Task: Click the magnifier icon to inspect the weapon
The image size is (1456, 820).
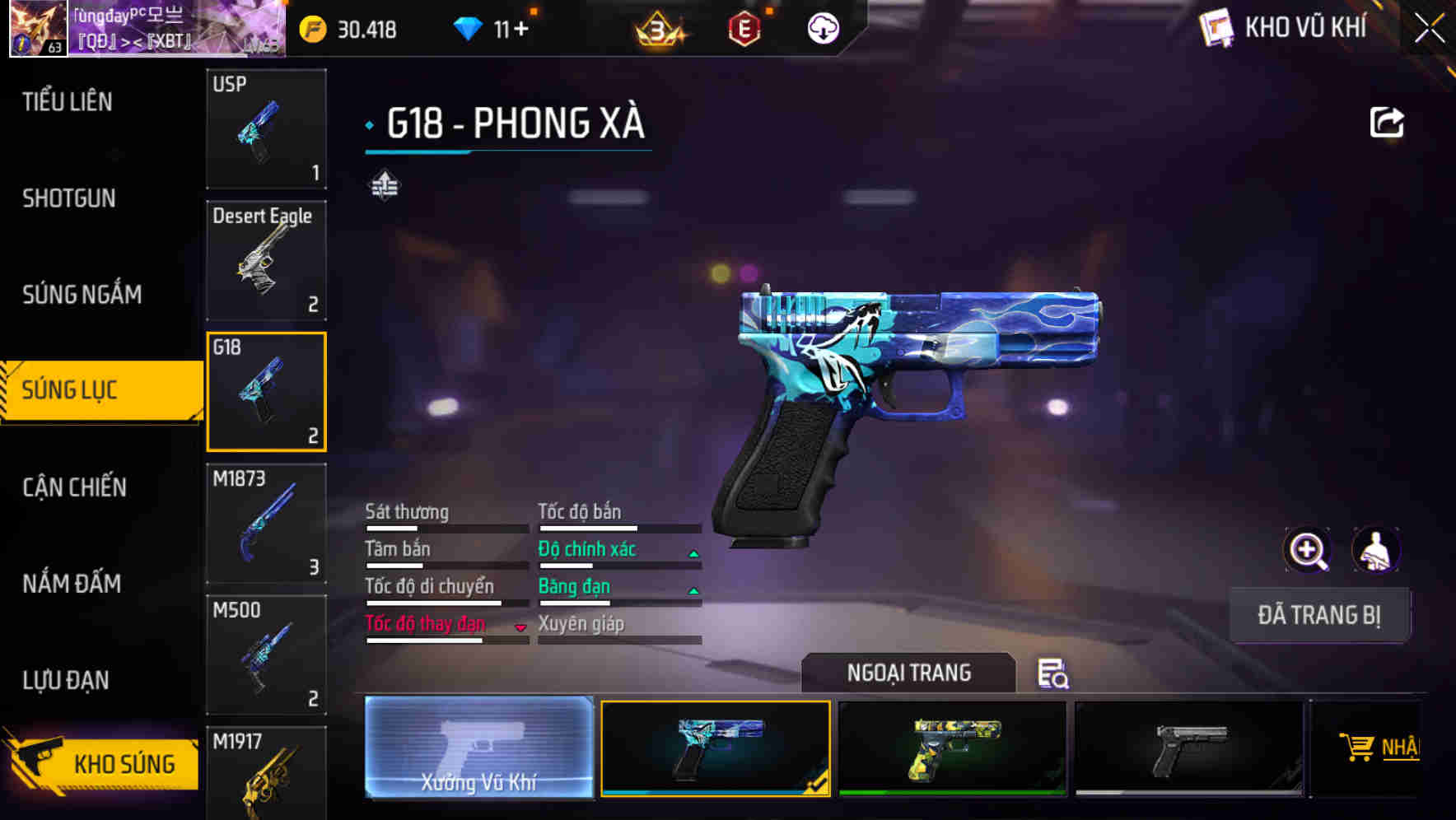Action: coord(1308,550)
